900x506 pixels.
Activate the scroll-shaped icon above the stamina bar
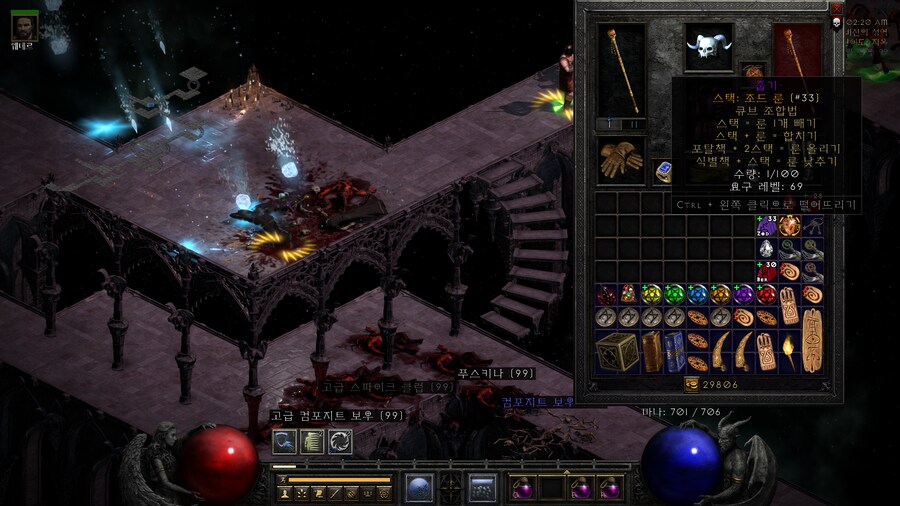[x=312, y=441]
